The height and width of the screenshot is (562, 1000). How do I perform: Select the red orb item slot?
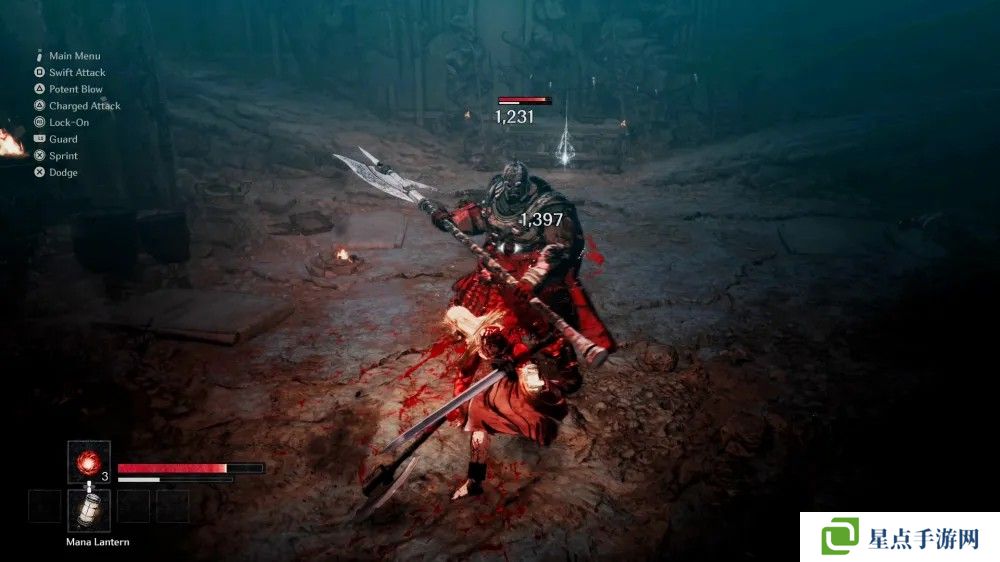point(88,462)
